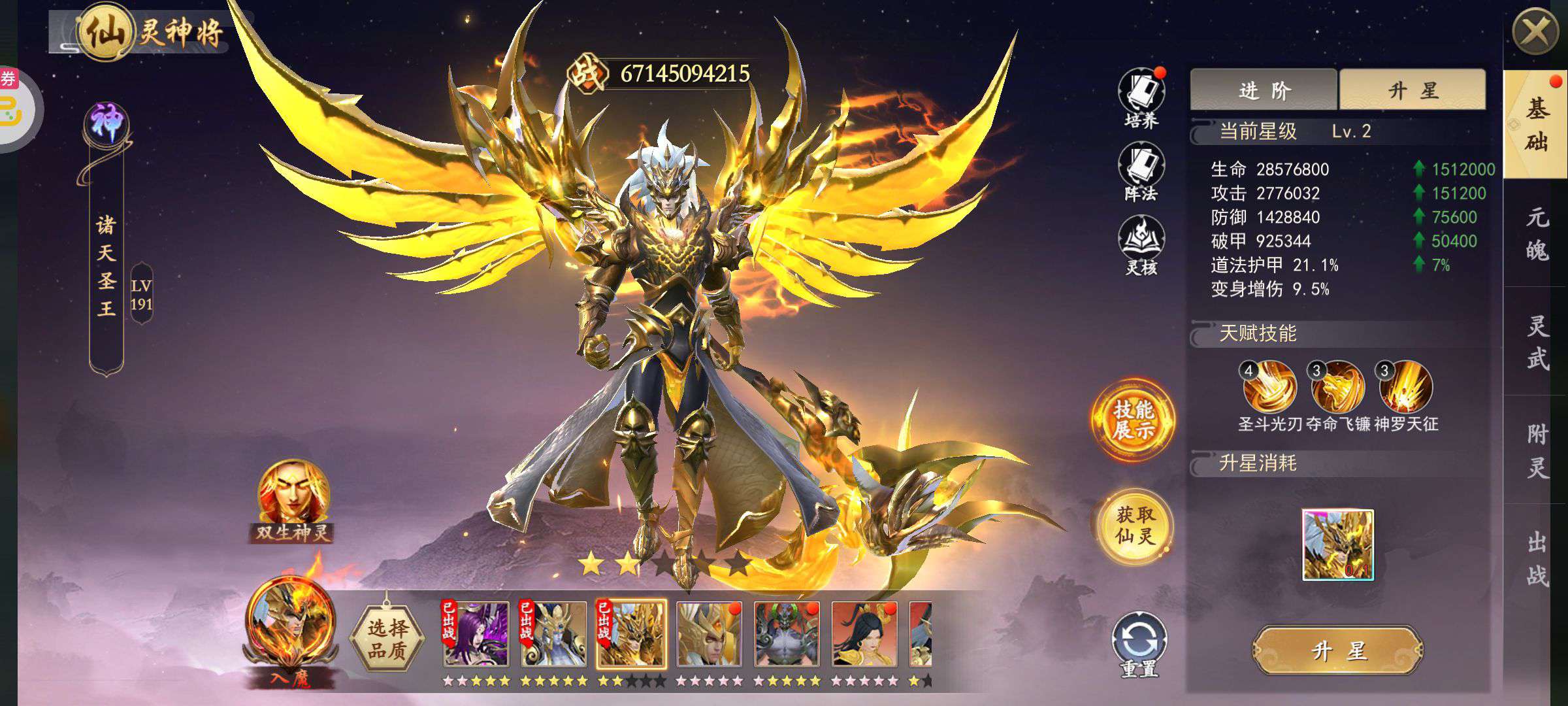Select the 升星消耗 material item slot
This screenshot has height=706, width=1568.
click(x=1338, y=545)
